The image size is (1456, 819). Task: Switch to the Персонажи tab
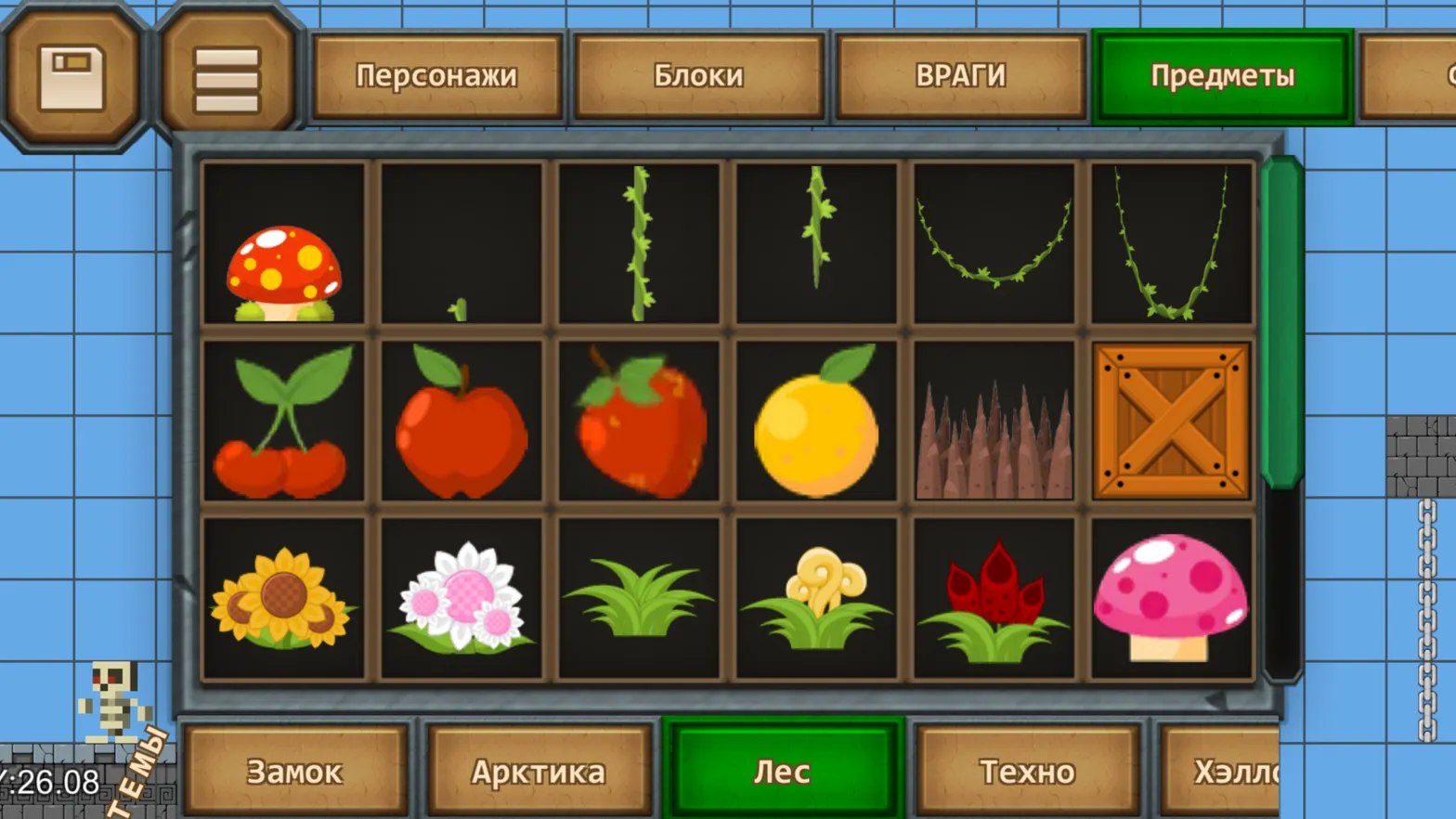(x=438, y=77)
